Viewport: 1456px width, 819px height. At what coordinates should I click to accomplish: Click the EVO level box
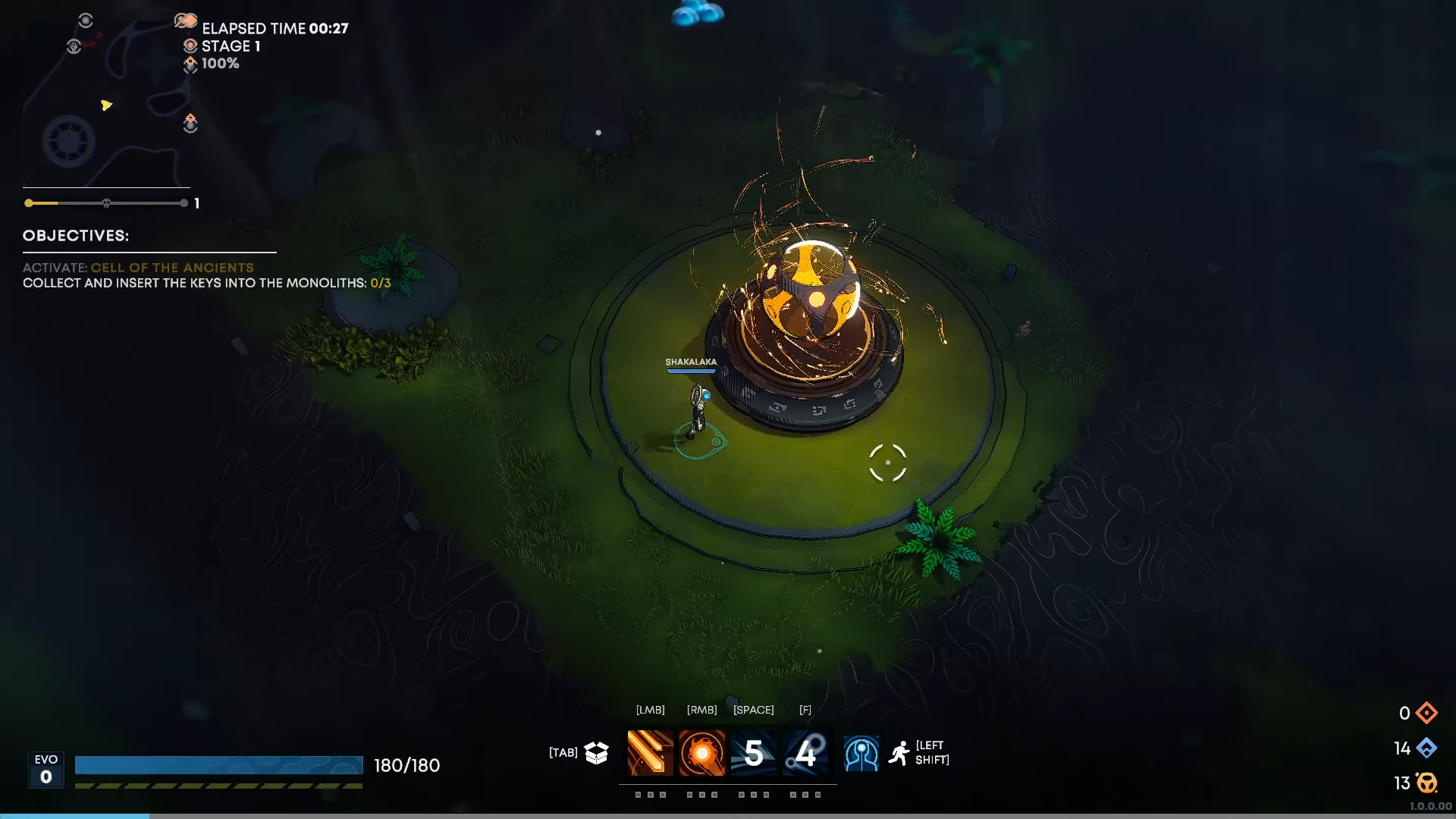pyautogui.click(x=46, y=770)
